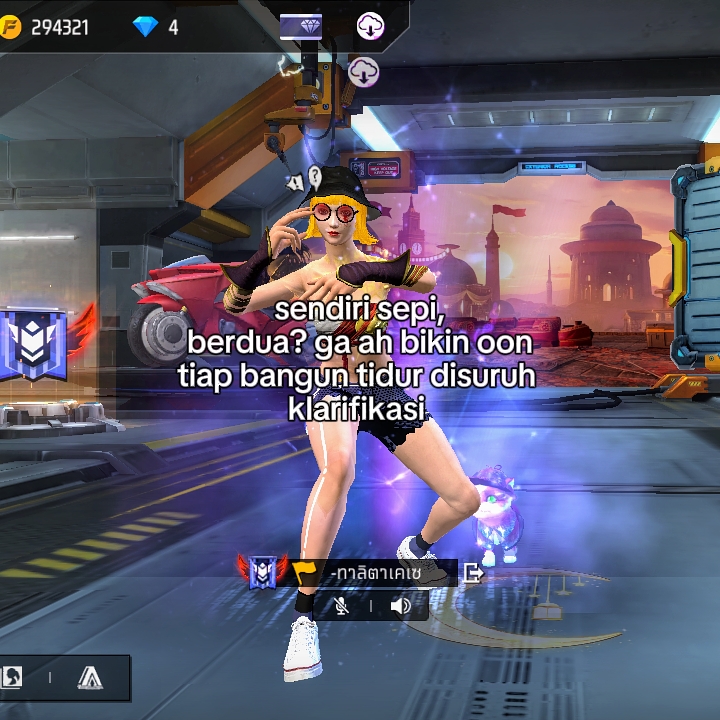Open the character portrait icon at bottom left
The image size is (720, 720).
[12, 678]
